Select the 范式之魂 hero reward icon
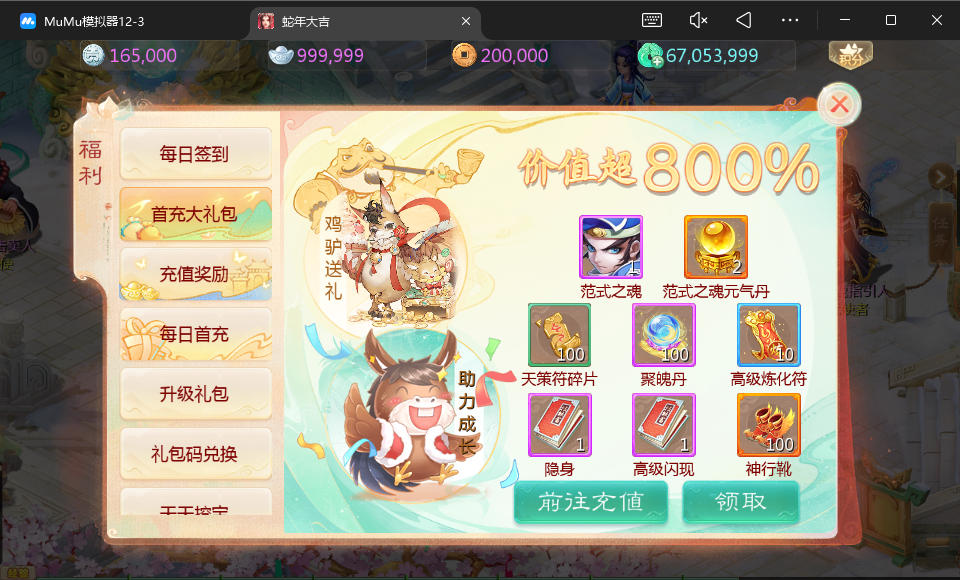This screenshot has width=960, height=580. pyautogui.click(x=610, y=246)
